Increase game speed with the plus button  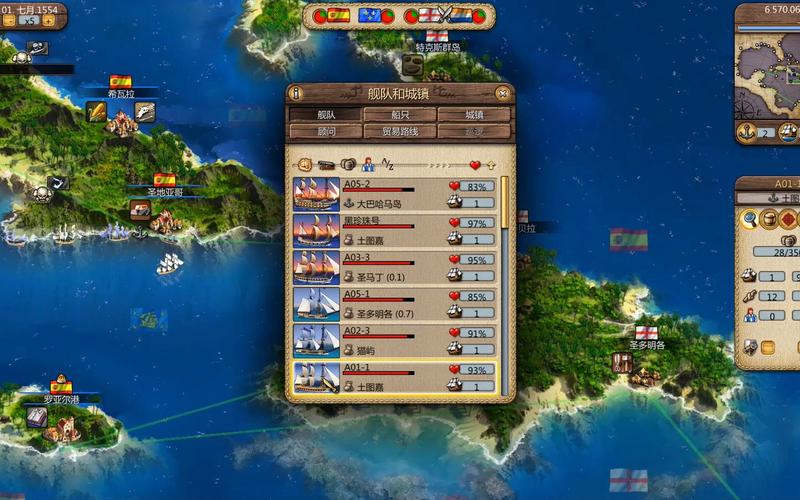coord(48,20)
